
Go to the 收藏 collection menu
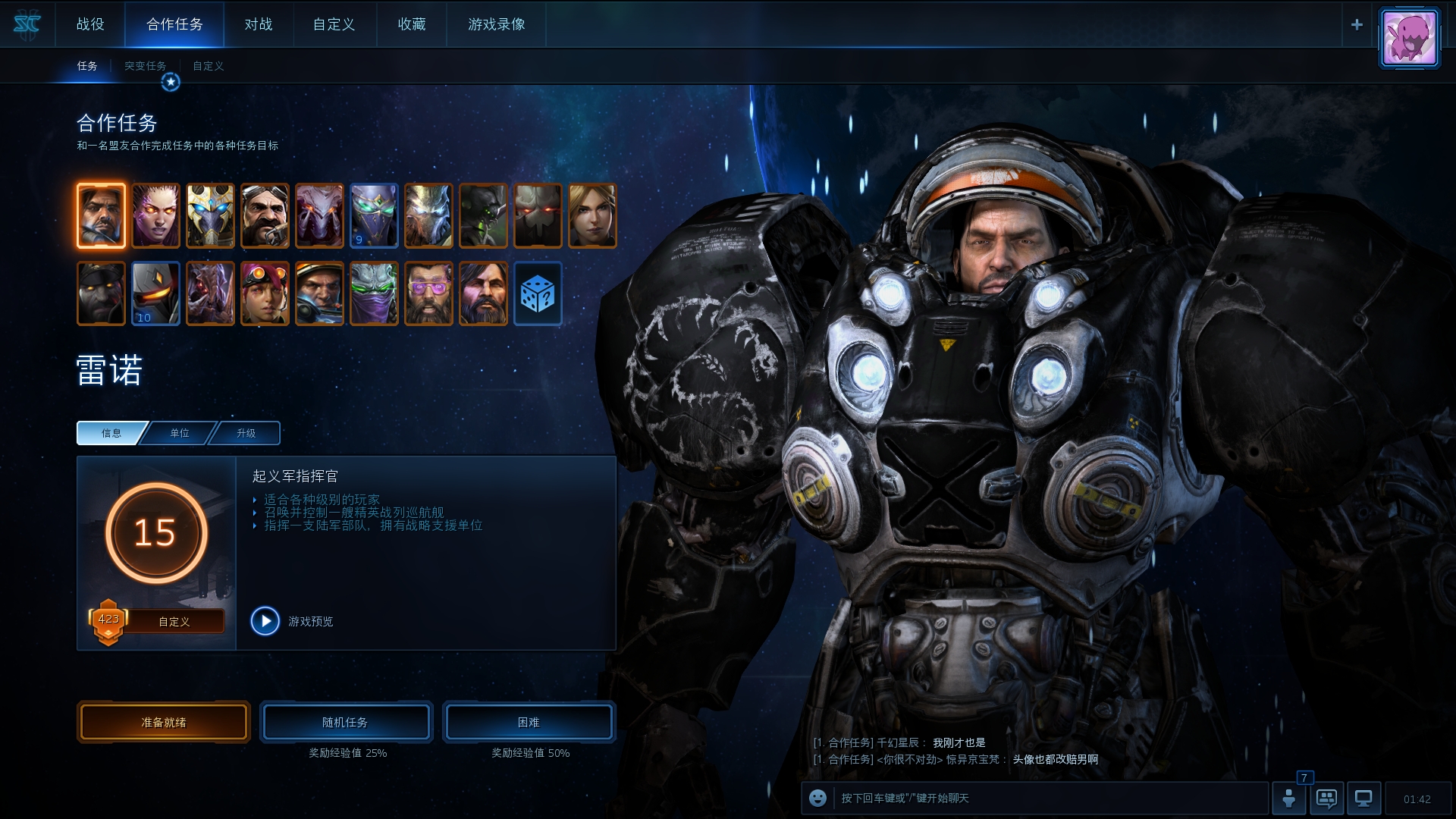[412, 24]
